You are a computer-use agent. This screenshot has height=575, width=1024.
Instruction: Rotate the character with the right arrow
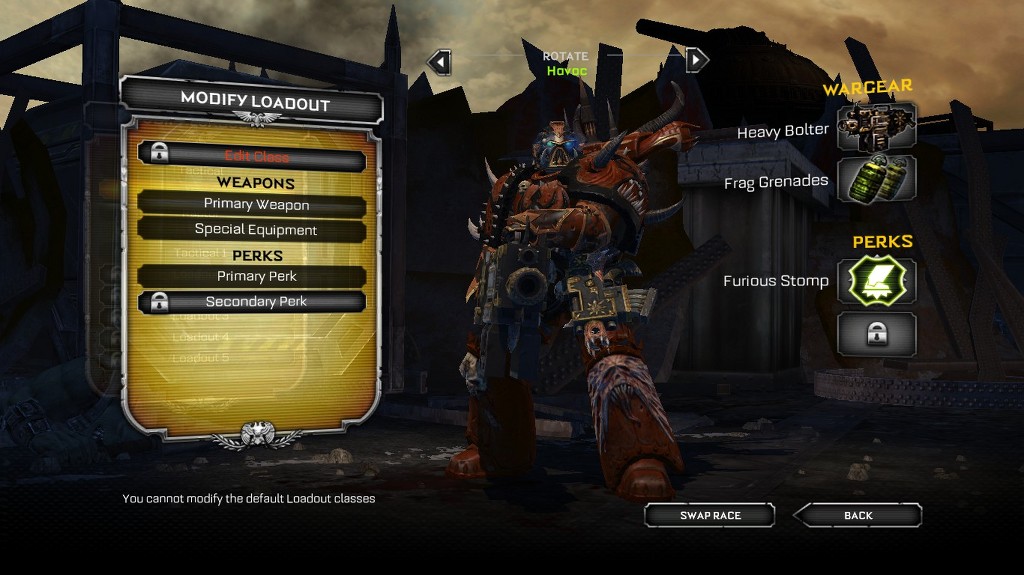(x=697, y=60)
